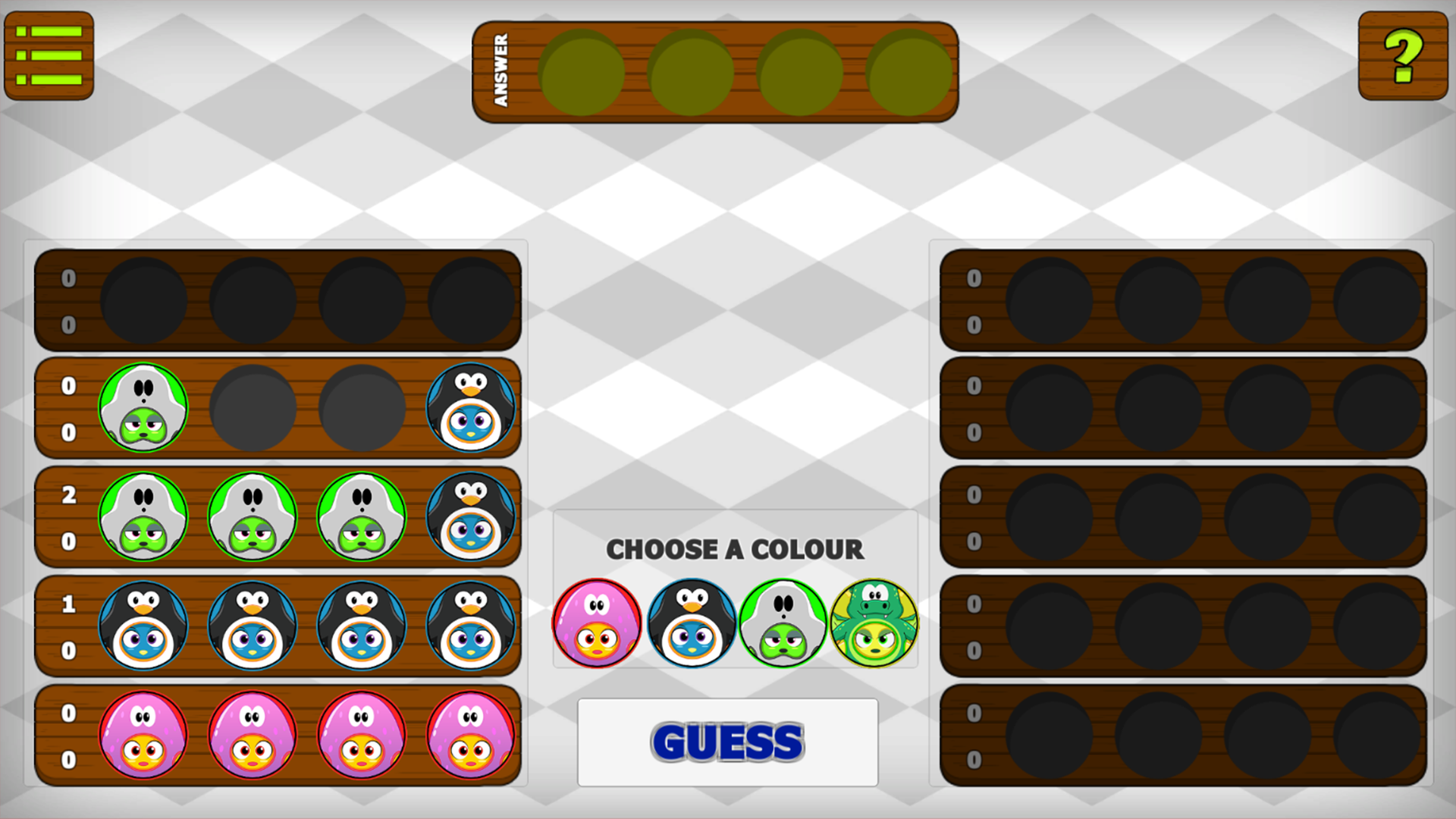Click the penguin peg ending the second row
This screenshot has width=1456, height=819.
click(x=470, y=407)
